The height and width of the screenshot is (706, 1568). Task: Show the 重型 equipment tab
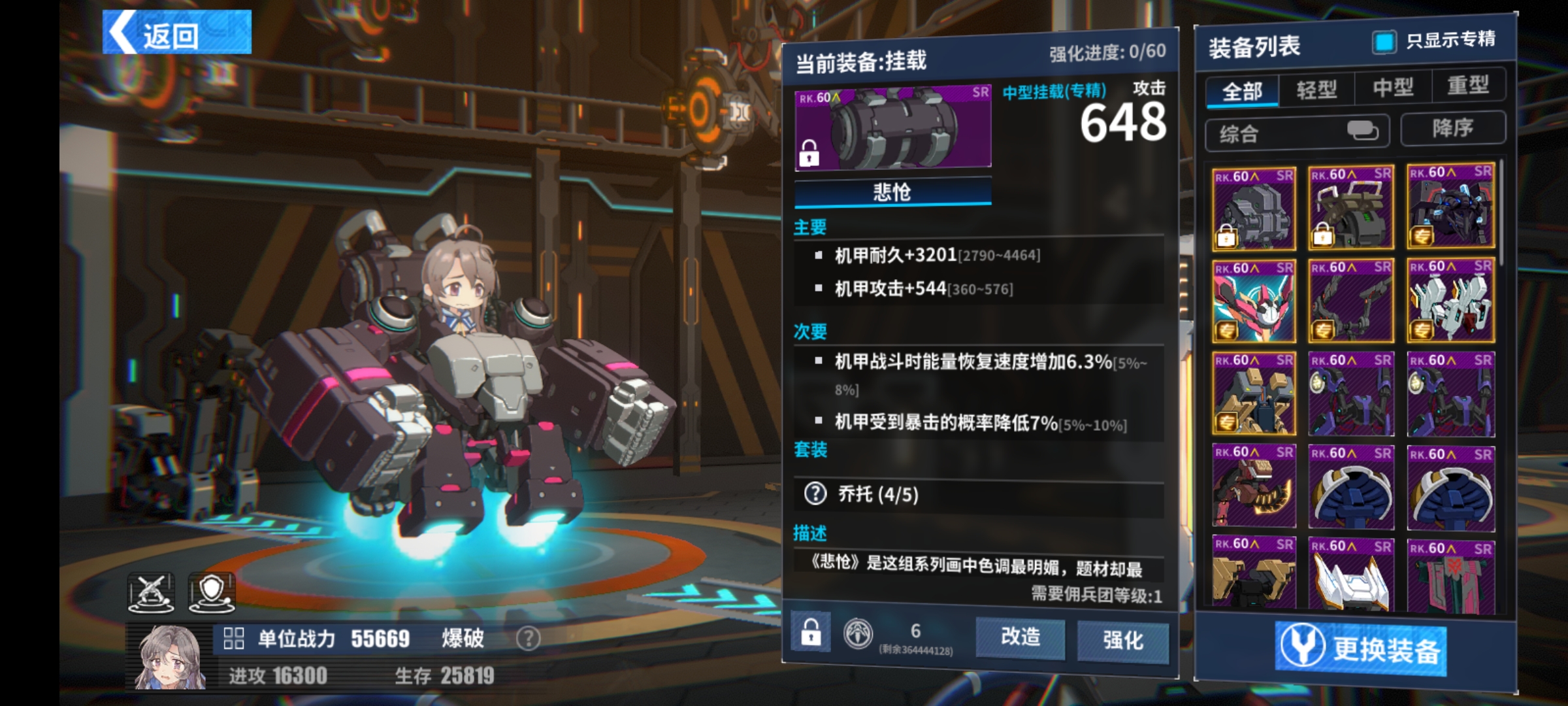coord(1468,85)
